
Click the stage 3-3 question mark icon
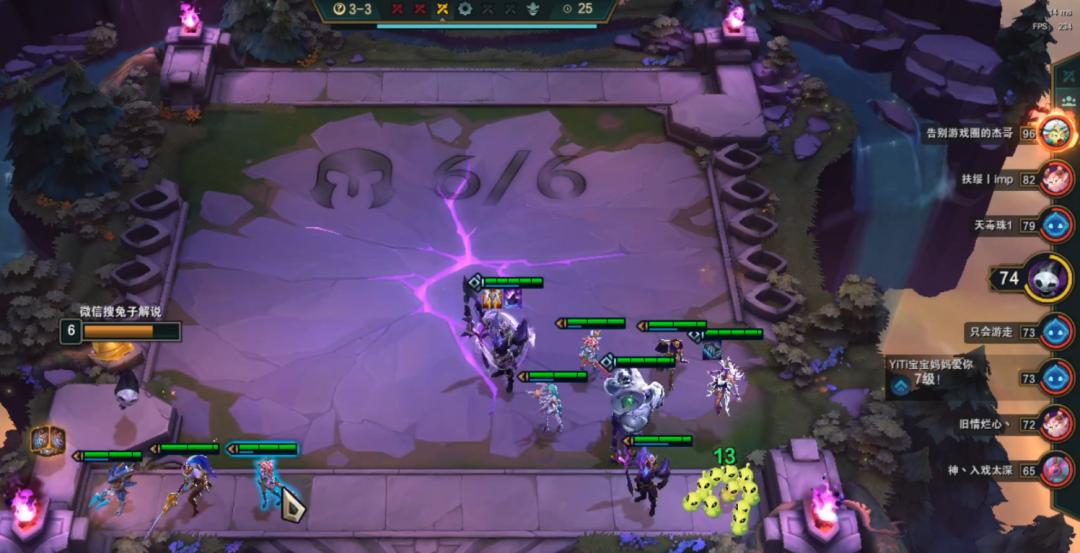(340, 9)
